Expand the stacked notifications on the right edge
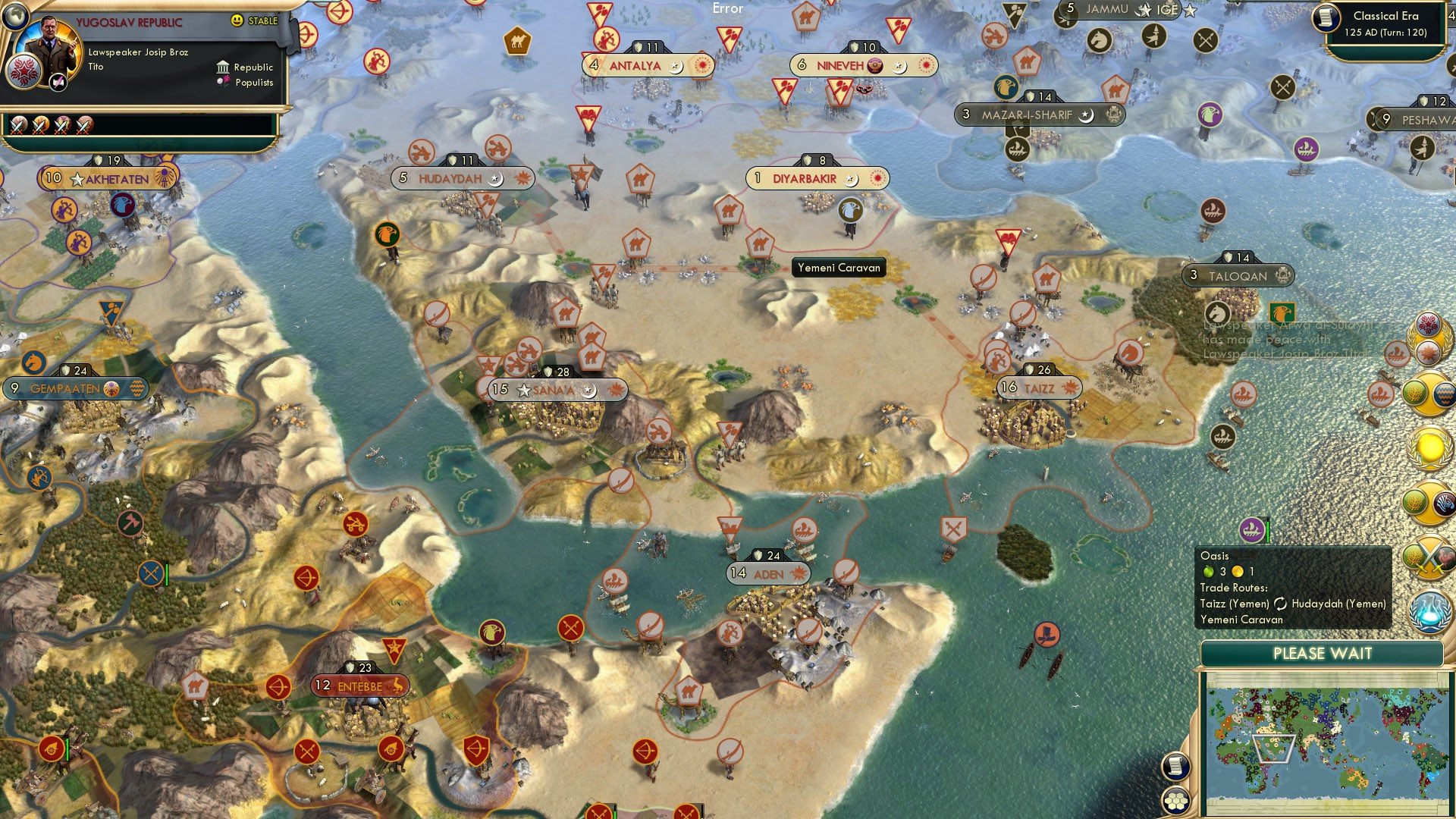This screenshot has height=819, width=1456. 1429,336
